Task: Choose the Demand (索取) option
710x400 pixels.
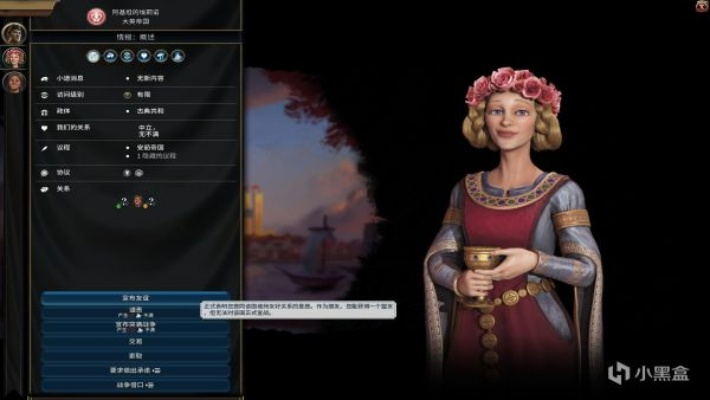Action: (136, 355)
